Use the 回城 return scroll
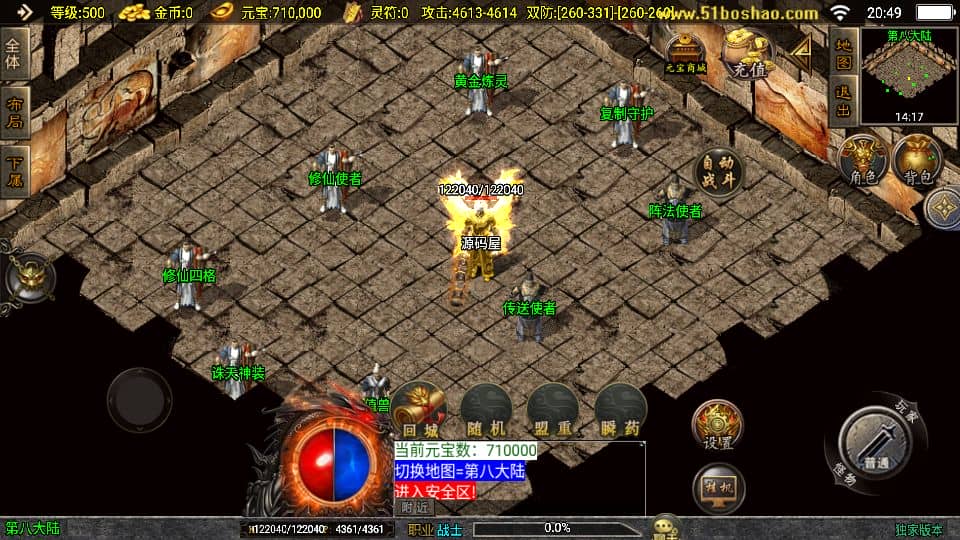This screenshot has width=960, height=540. pos(419,408)
